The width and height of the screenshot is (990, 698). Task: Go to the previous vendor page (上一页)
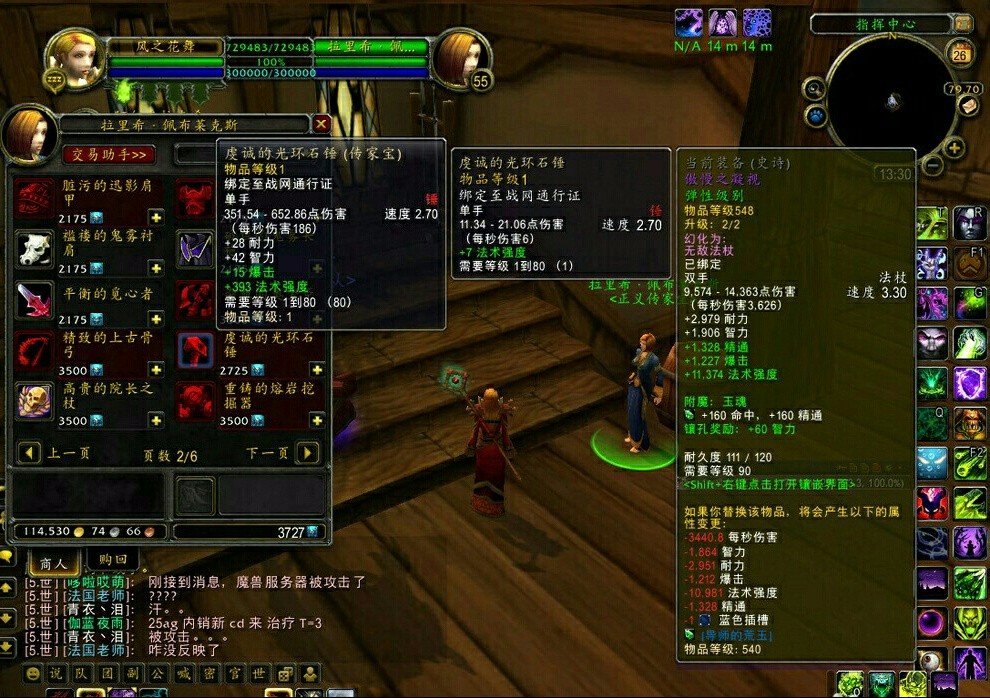pyautogui.click(x=31, y=453)
